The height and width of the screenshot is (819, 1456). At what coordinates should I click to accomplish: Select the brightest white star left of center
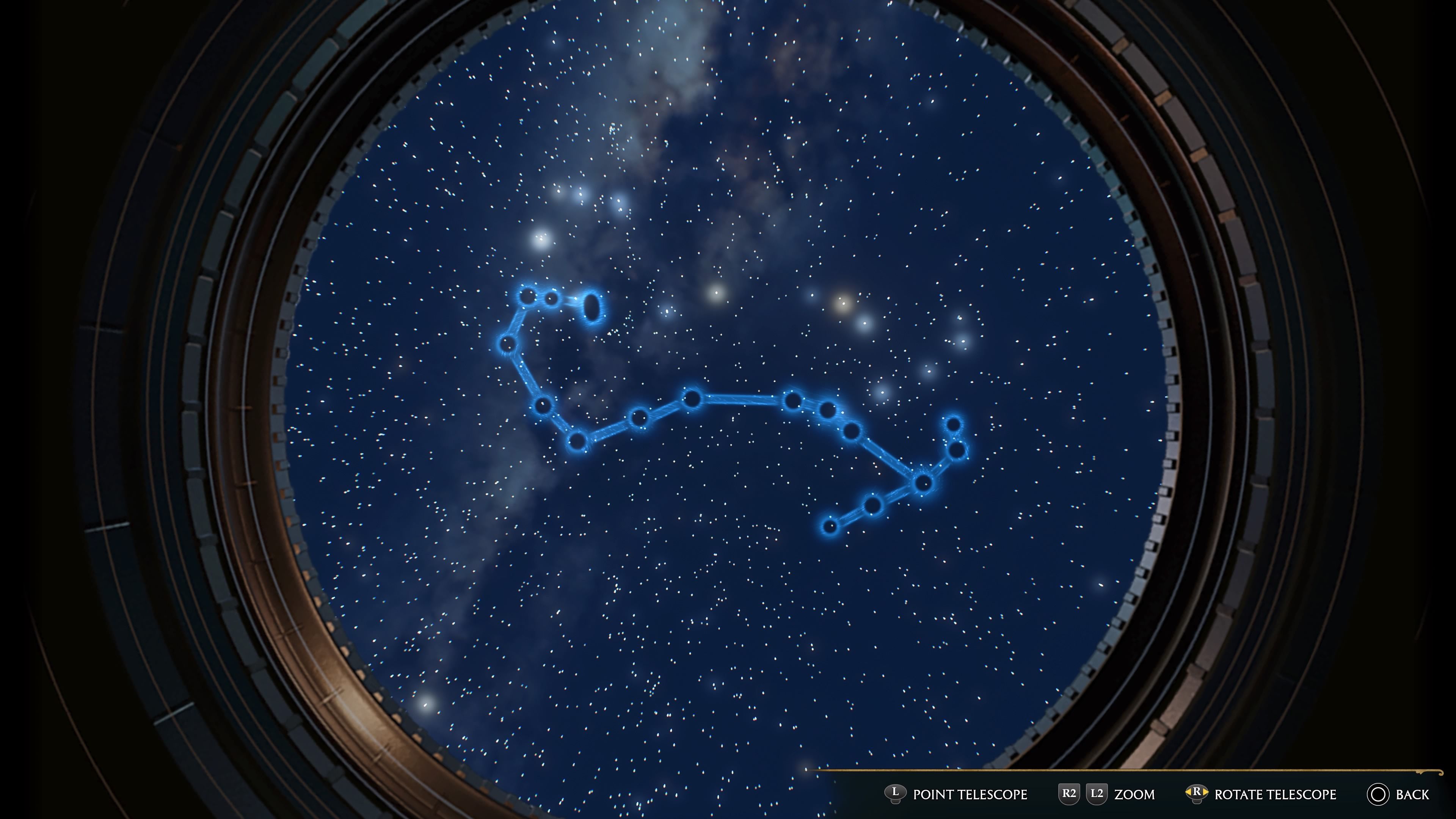tap(541, 240)
